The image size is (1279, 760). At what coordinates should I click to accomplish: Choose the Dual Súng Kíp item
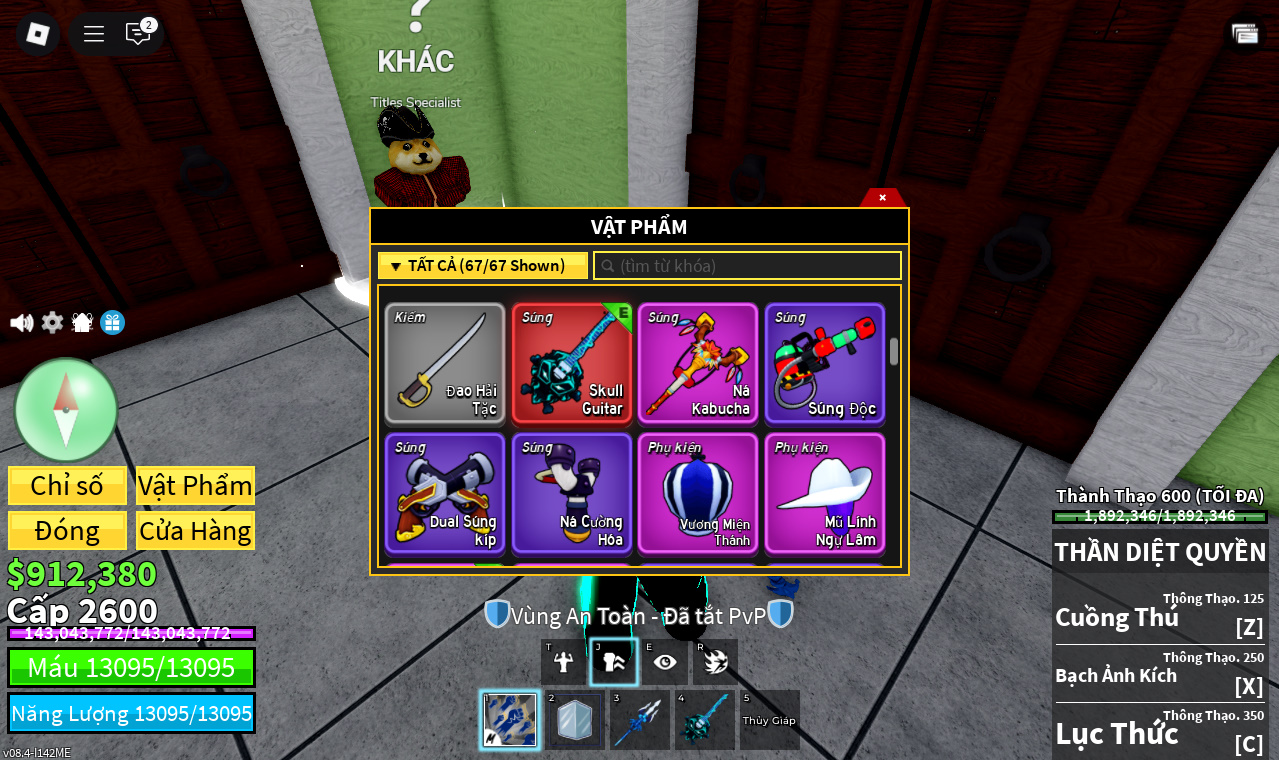point(445,493)
